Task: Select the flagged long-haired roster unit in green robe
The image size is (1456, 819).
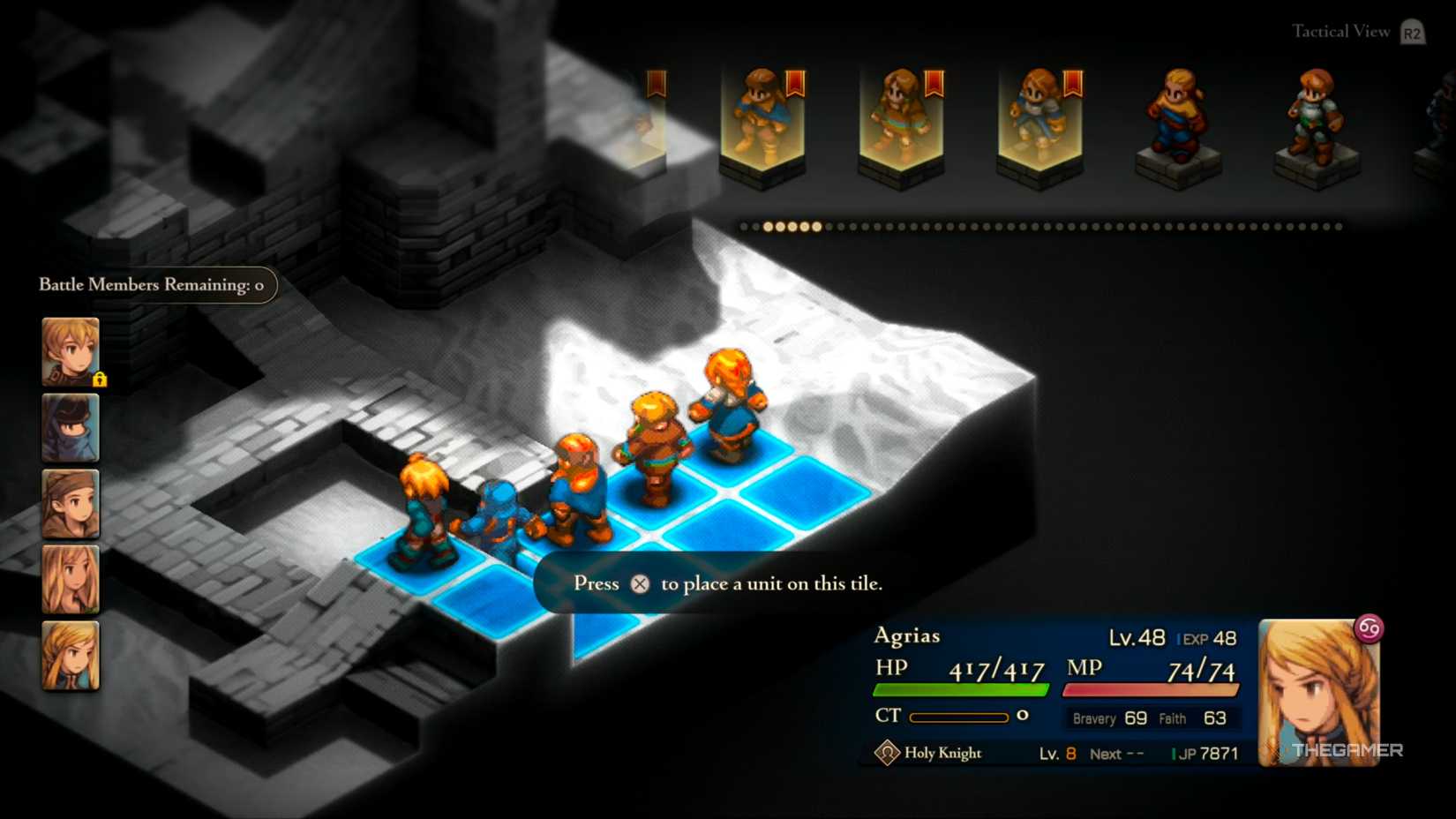Action: pyautogui.click(x=901, y=119)
